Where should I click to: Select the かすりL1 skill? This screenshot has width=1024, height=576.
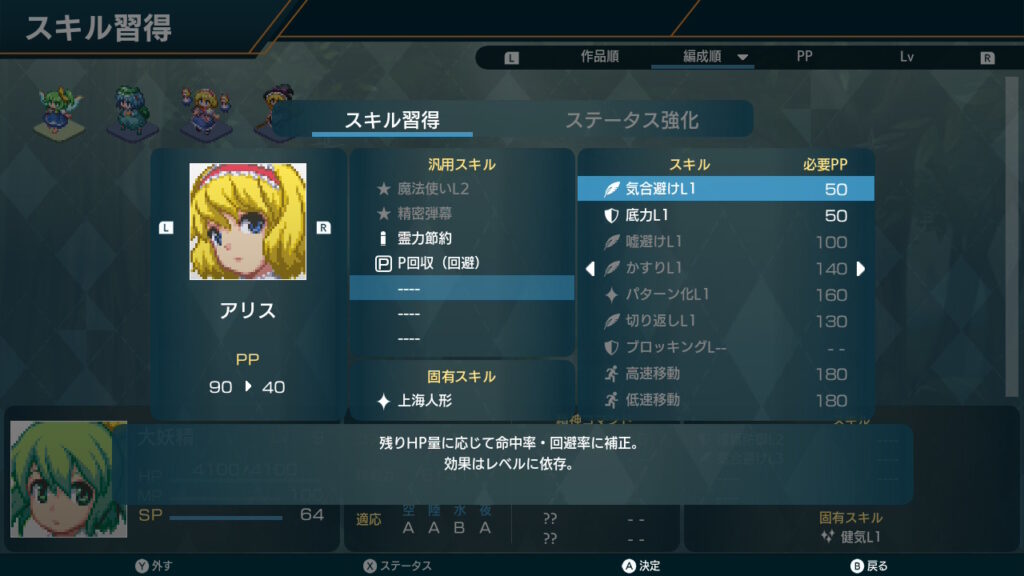click(x=725, y=268)
